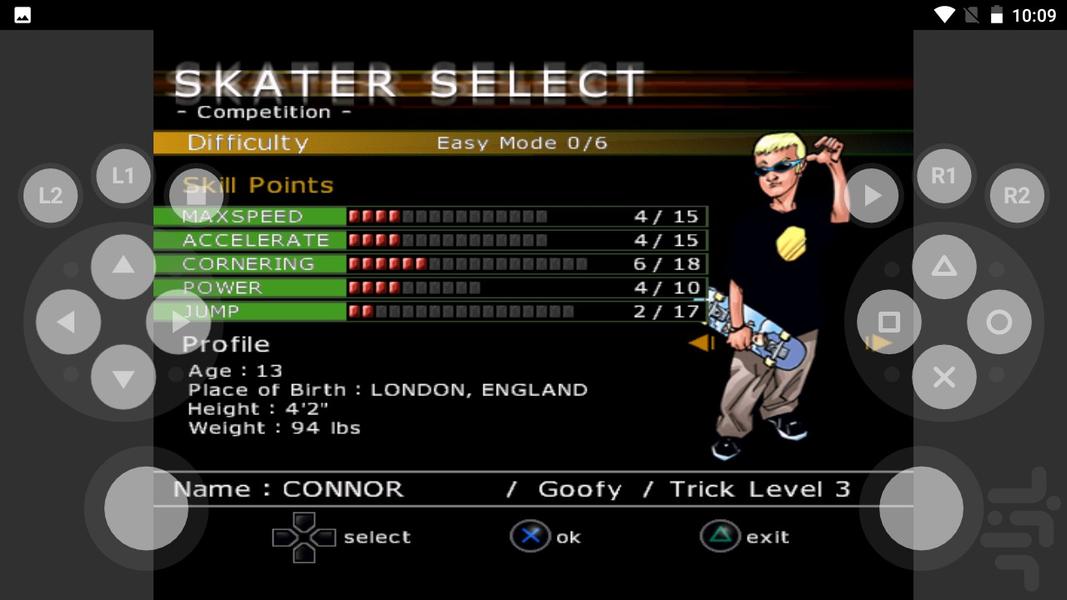
Task: Pick the POWER skill row
Action: click(430, 288)
